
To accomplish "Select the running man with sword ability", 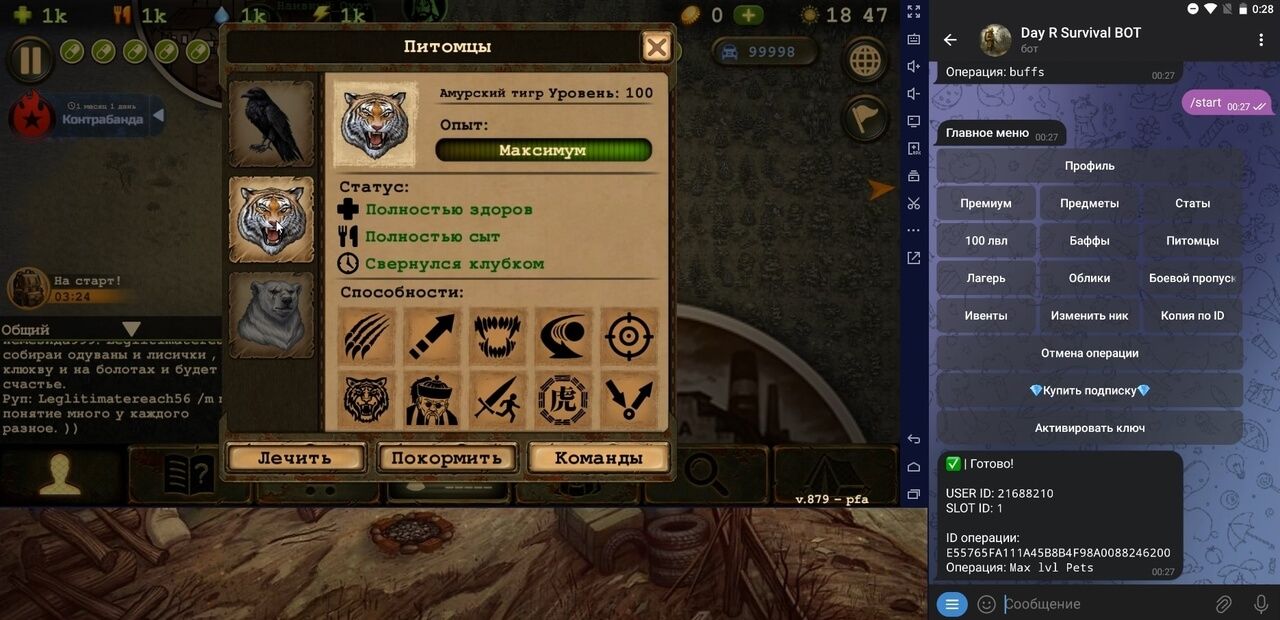I will point(497,400).
